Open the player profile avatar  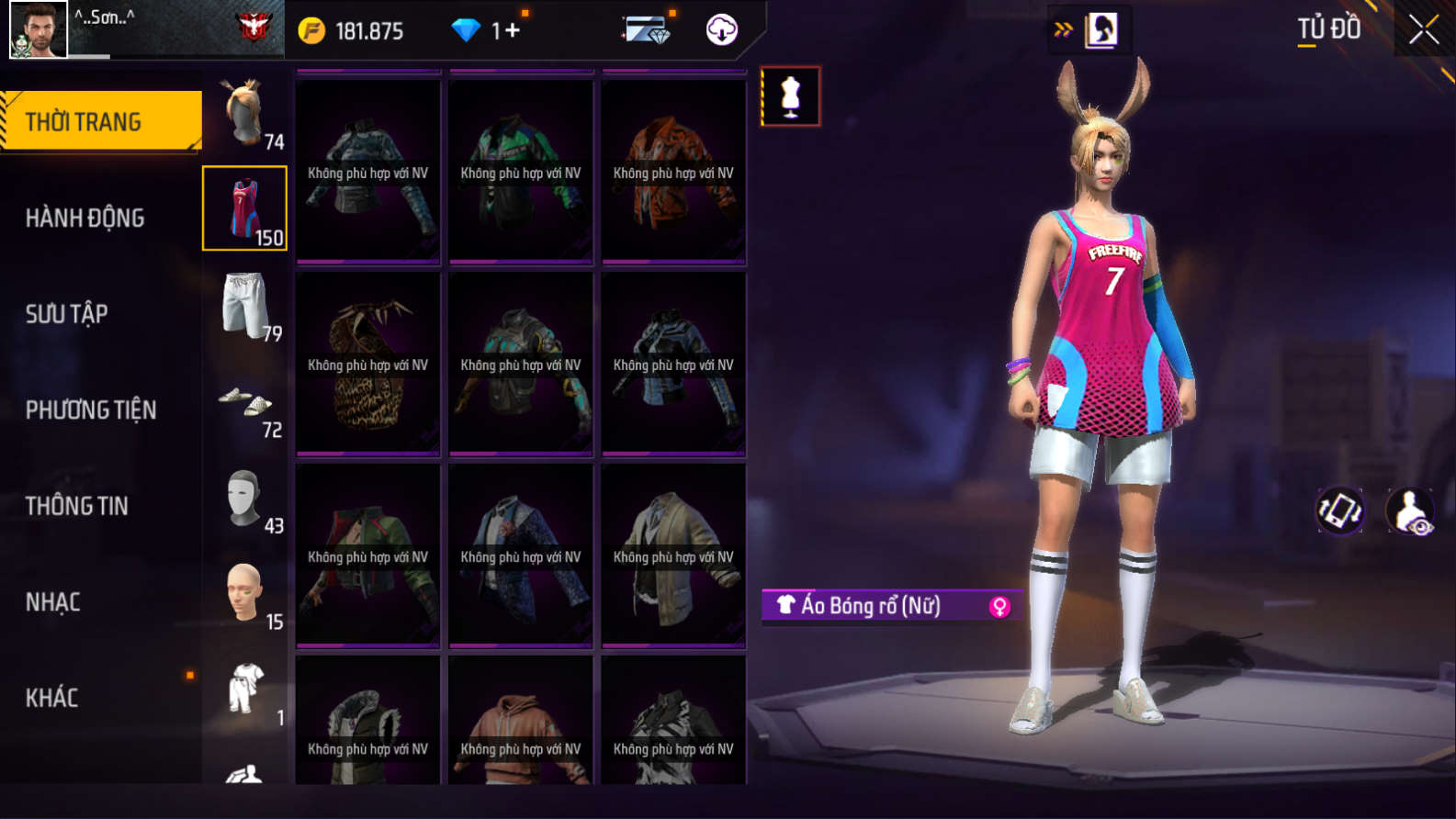[38, 29]
